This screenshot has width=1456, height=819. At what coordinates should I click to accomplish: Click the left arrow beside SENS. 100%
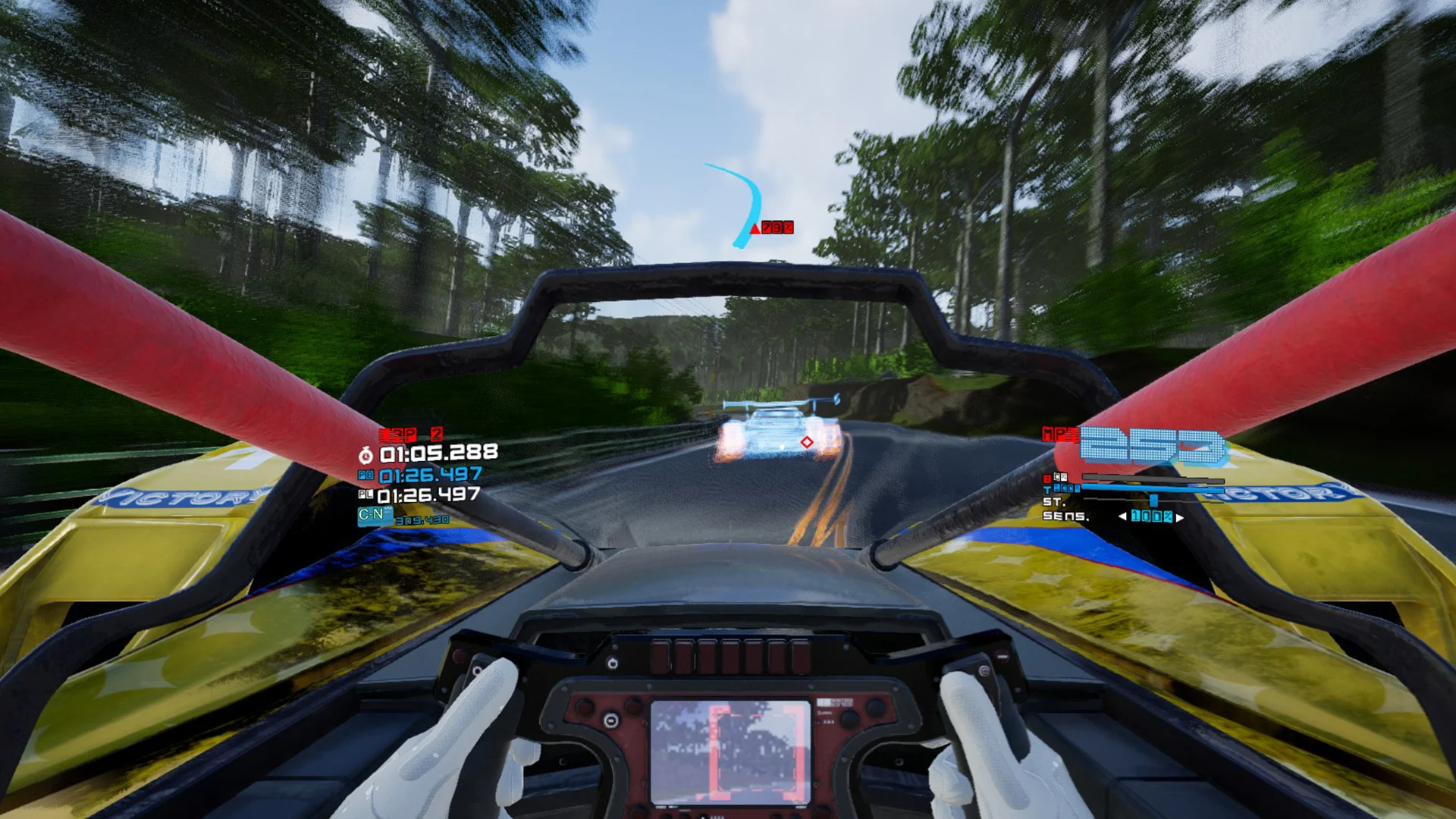coord(1123,516)
